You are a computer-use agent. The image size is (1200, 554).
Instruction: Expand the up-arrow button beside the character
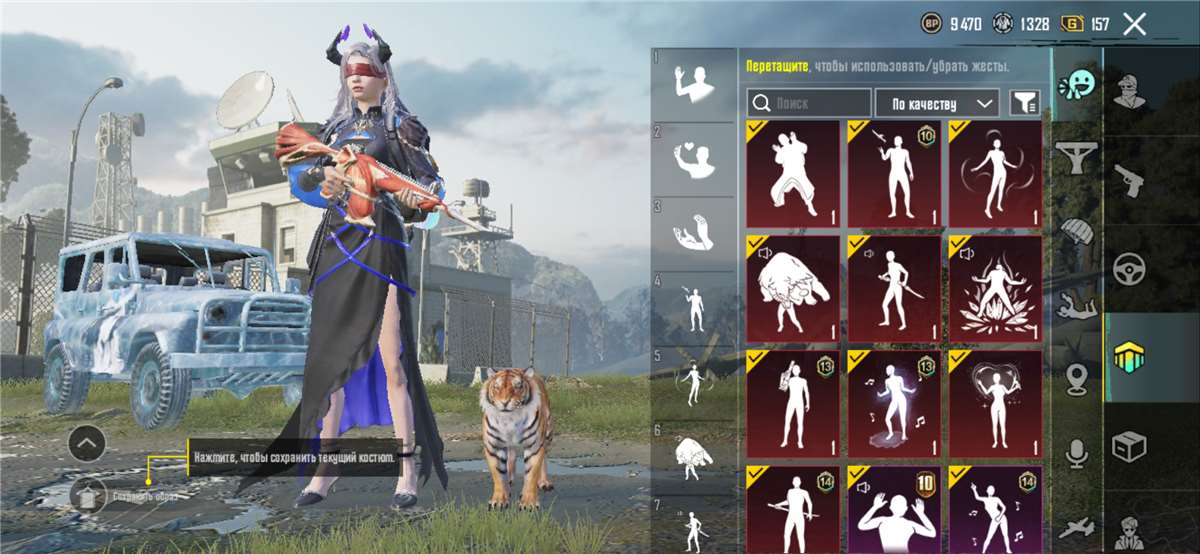[x=87, y=442]
